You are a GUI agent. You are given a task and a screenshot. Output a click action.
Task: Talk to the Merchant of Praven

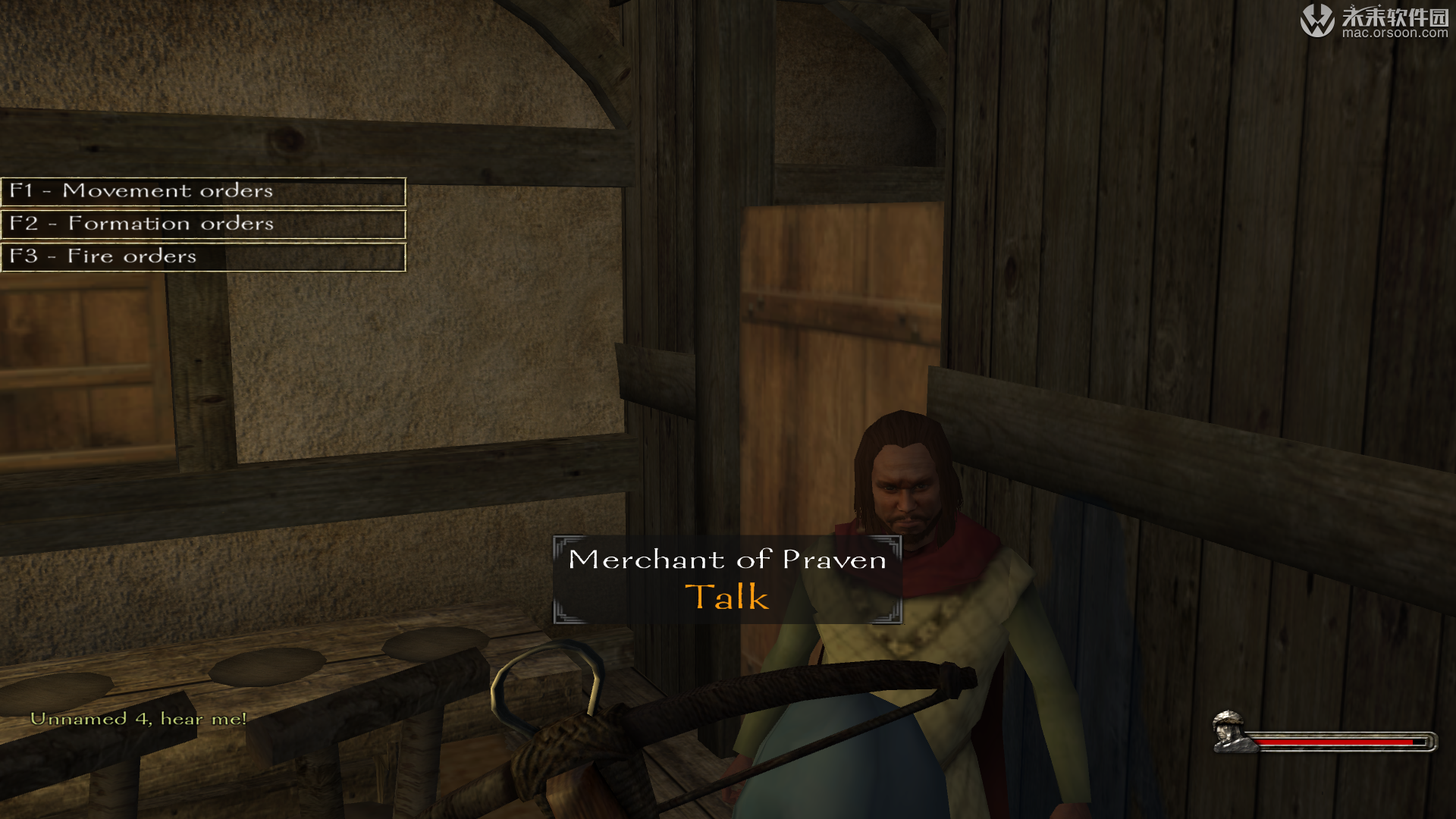tap(726, 597)
